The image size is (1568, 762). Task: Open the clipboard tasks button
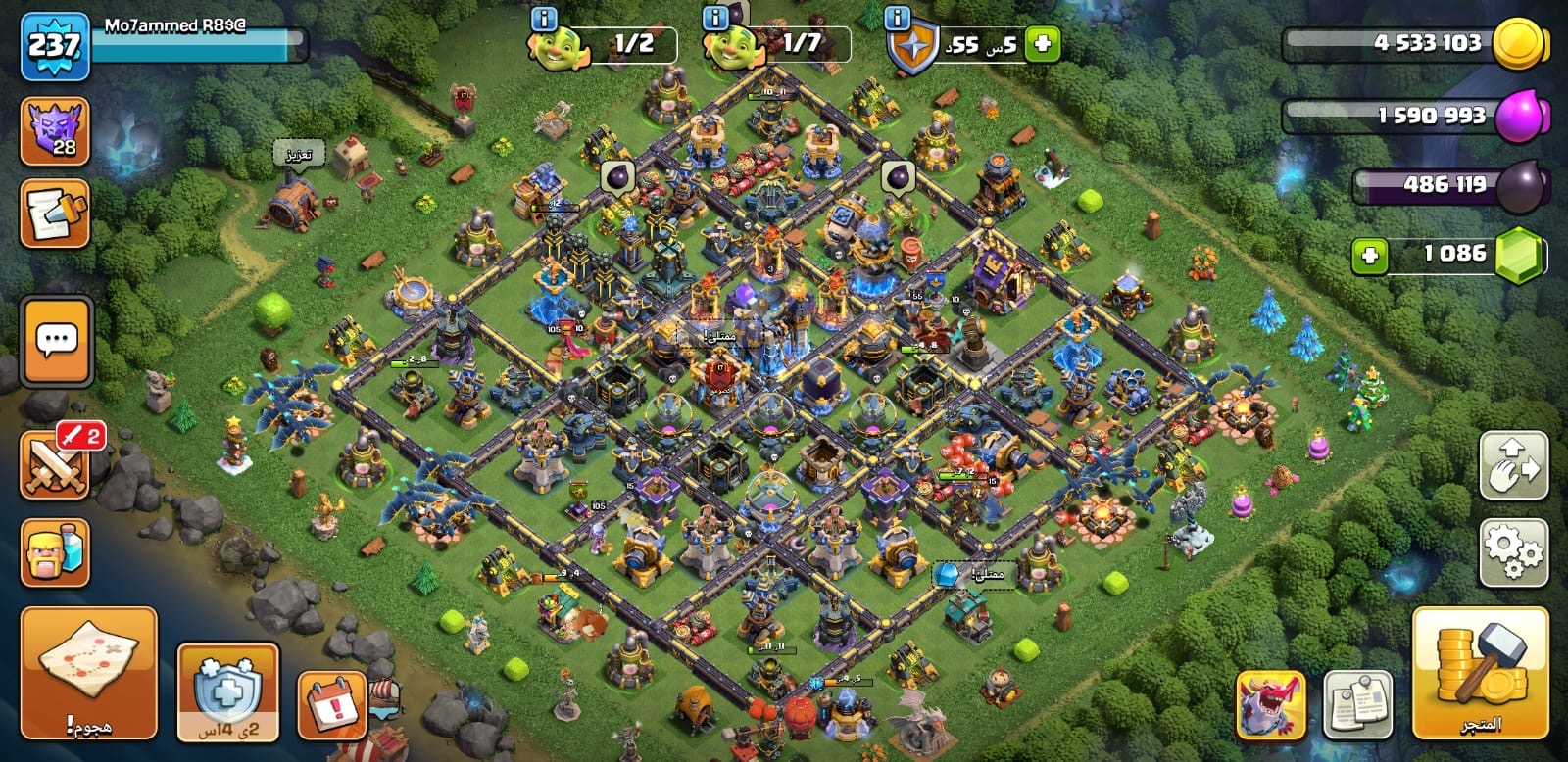pos(1357,704)
